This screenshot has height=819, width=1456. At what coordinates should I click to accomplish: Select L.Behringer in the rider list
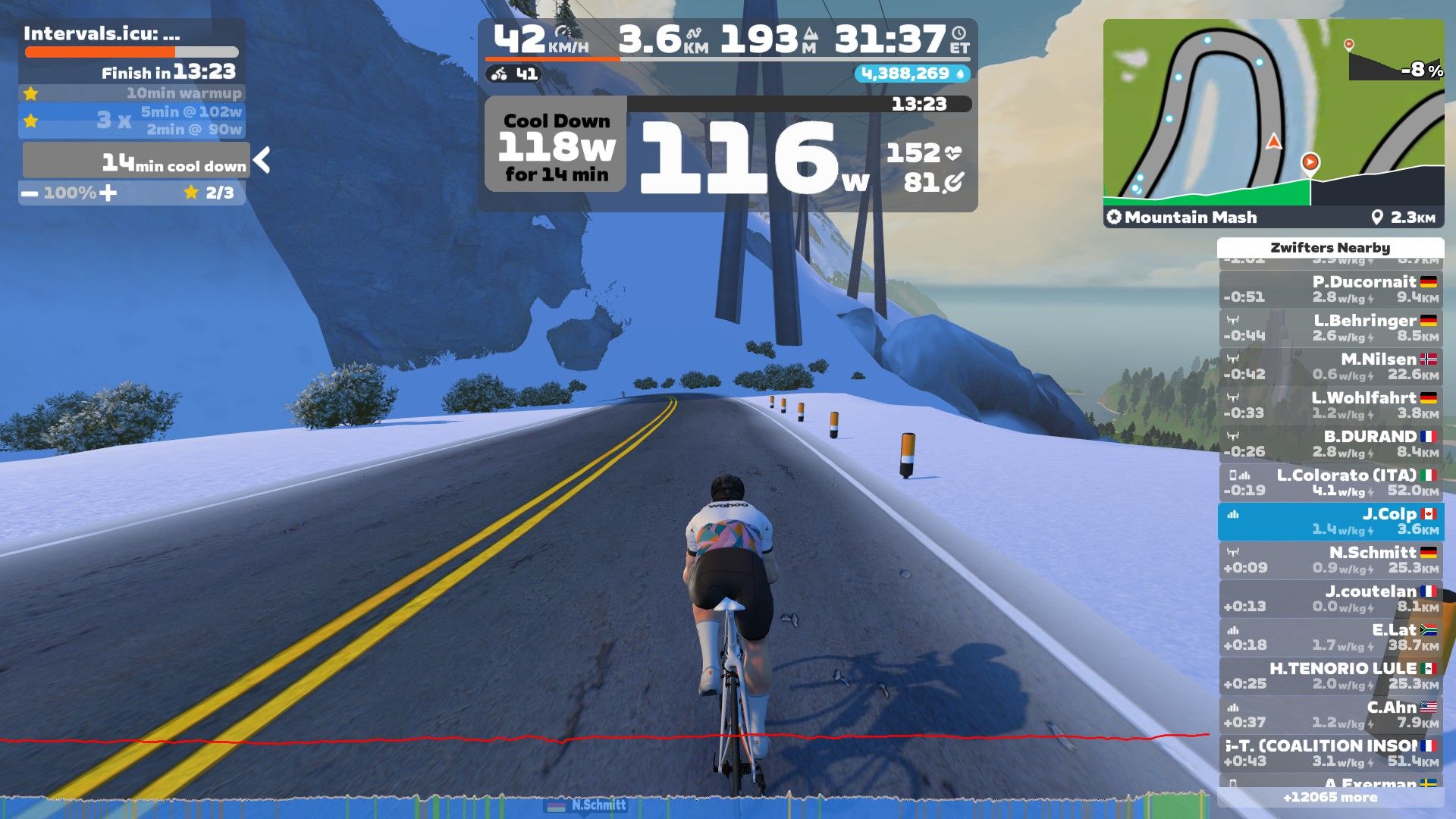1330,328
